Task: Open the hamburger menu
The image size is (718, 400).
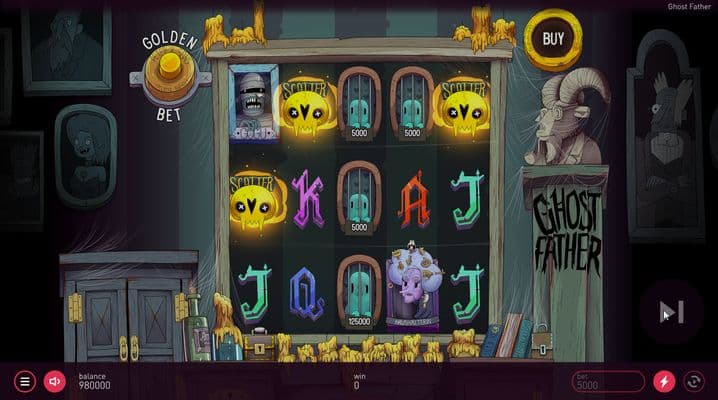Action: click(x=25, y=381)
